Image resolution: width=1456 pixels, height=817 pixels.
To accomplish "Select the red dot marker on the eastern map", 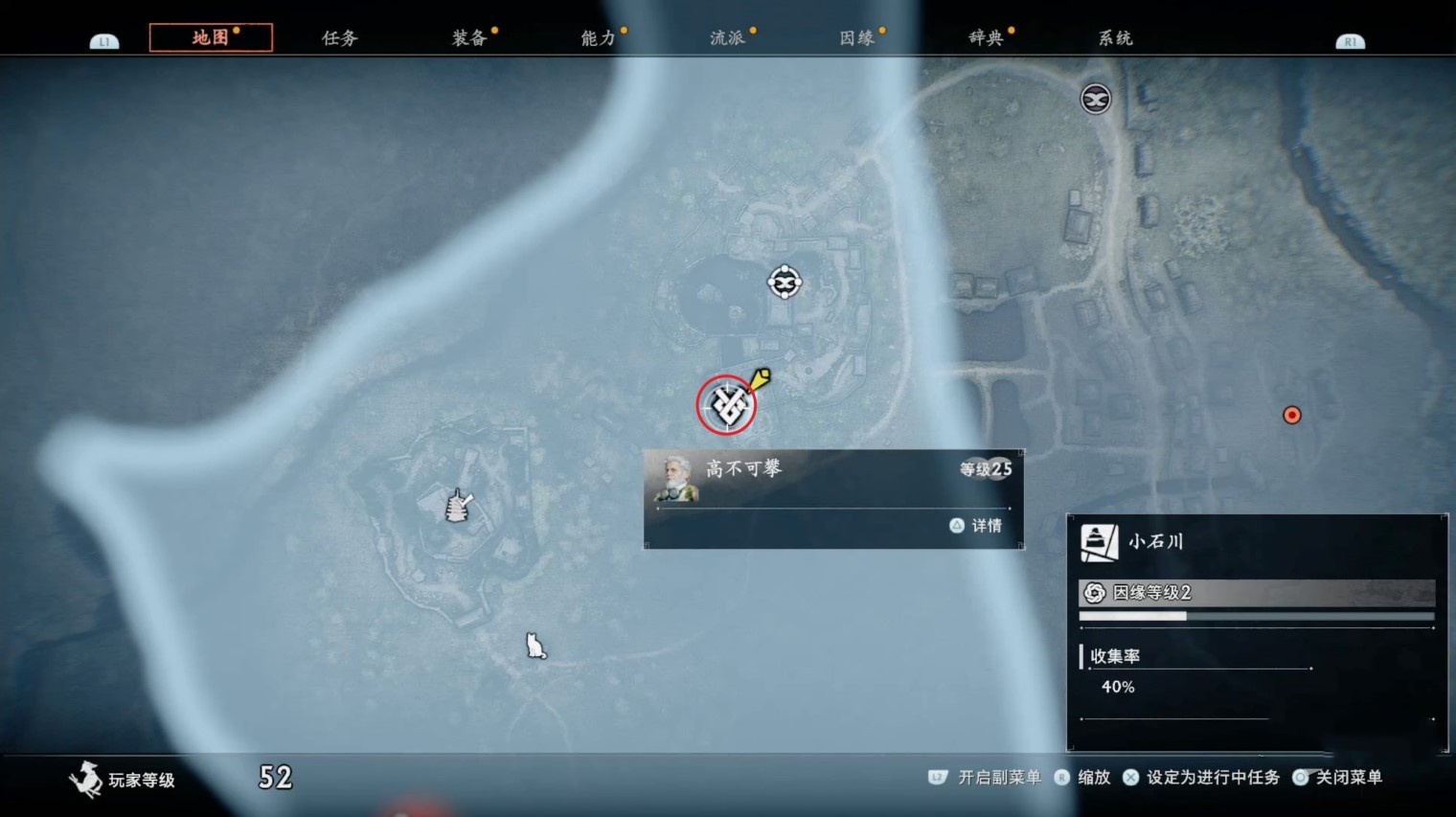I will [x=1292, y=415].
